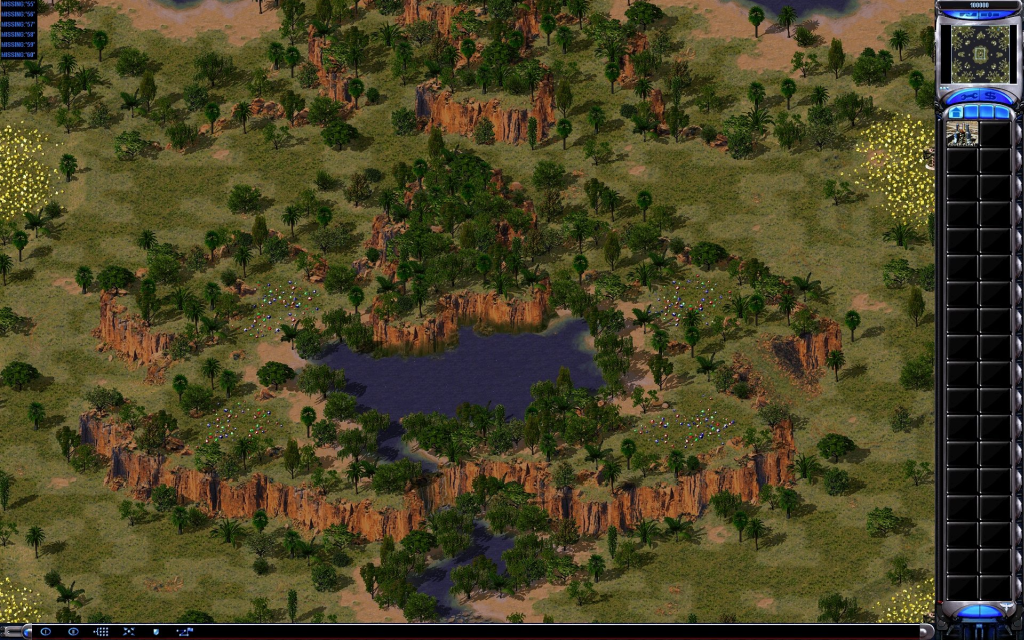Activate the crossed-arrows deploy command
1024x640 pixels.
click(x=128, y=632)
